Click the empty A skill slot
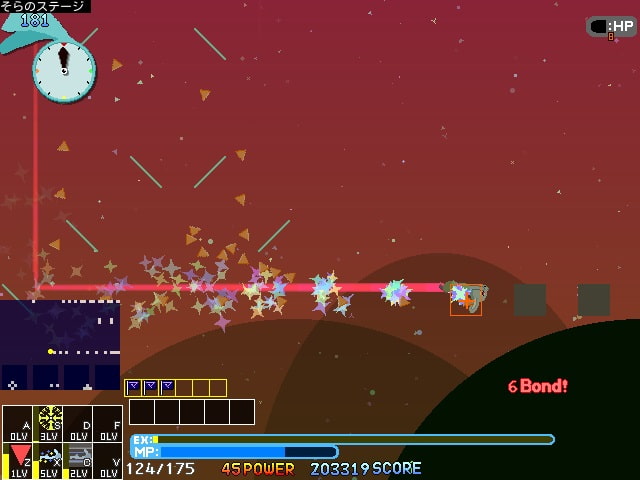 click(x=19, y=424)
